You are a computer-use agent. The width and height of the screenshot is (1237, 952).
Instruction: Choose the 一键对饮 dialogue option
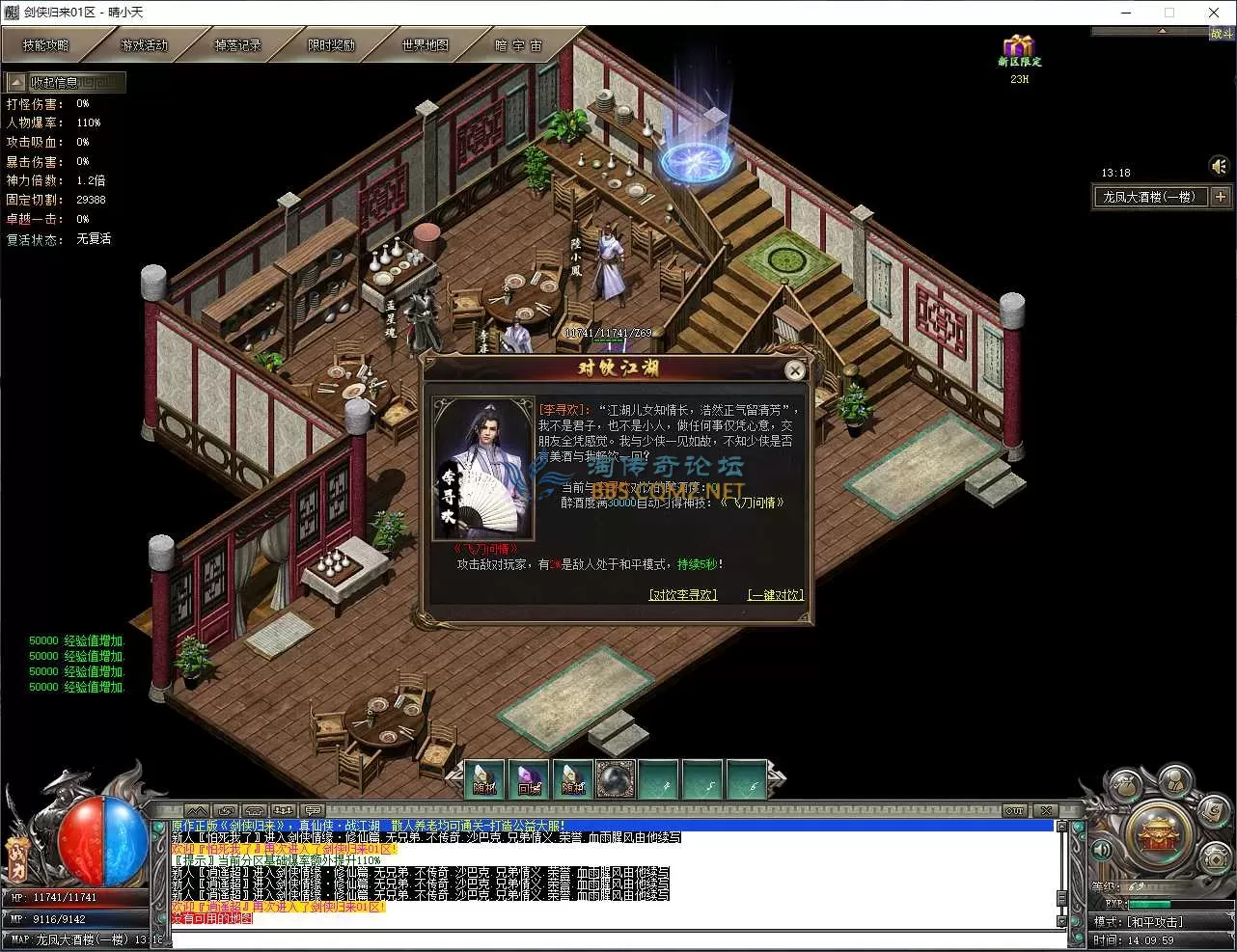pos(775,595)
